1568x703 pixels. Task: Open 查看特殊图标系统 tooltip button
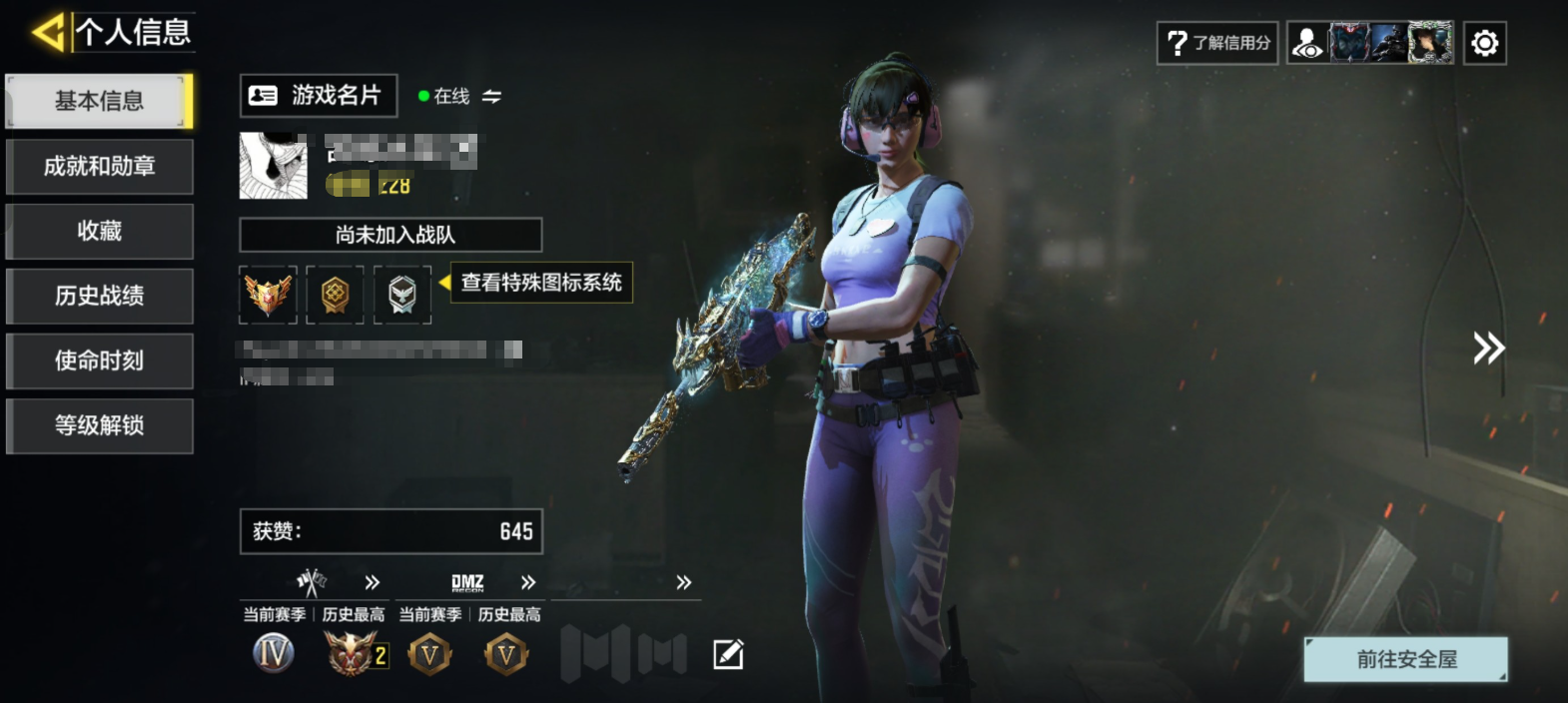[x=540, y=283]
